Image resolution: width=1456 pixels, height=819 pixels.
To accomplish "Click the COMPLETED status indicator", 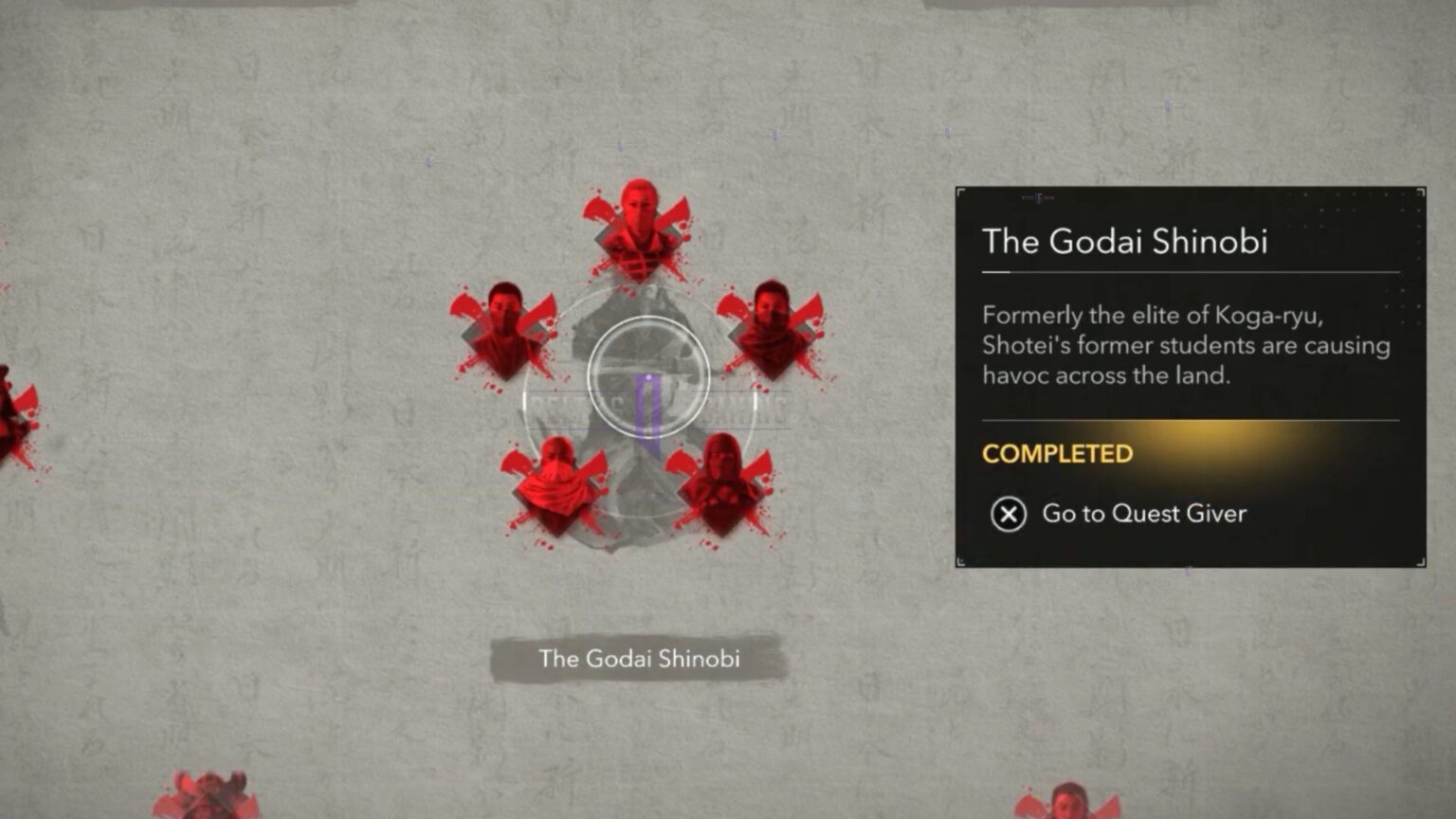I will tap(1056, 454).
